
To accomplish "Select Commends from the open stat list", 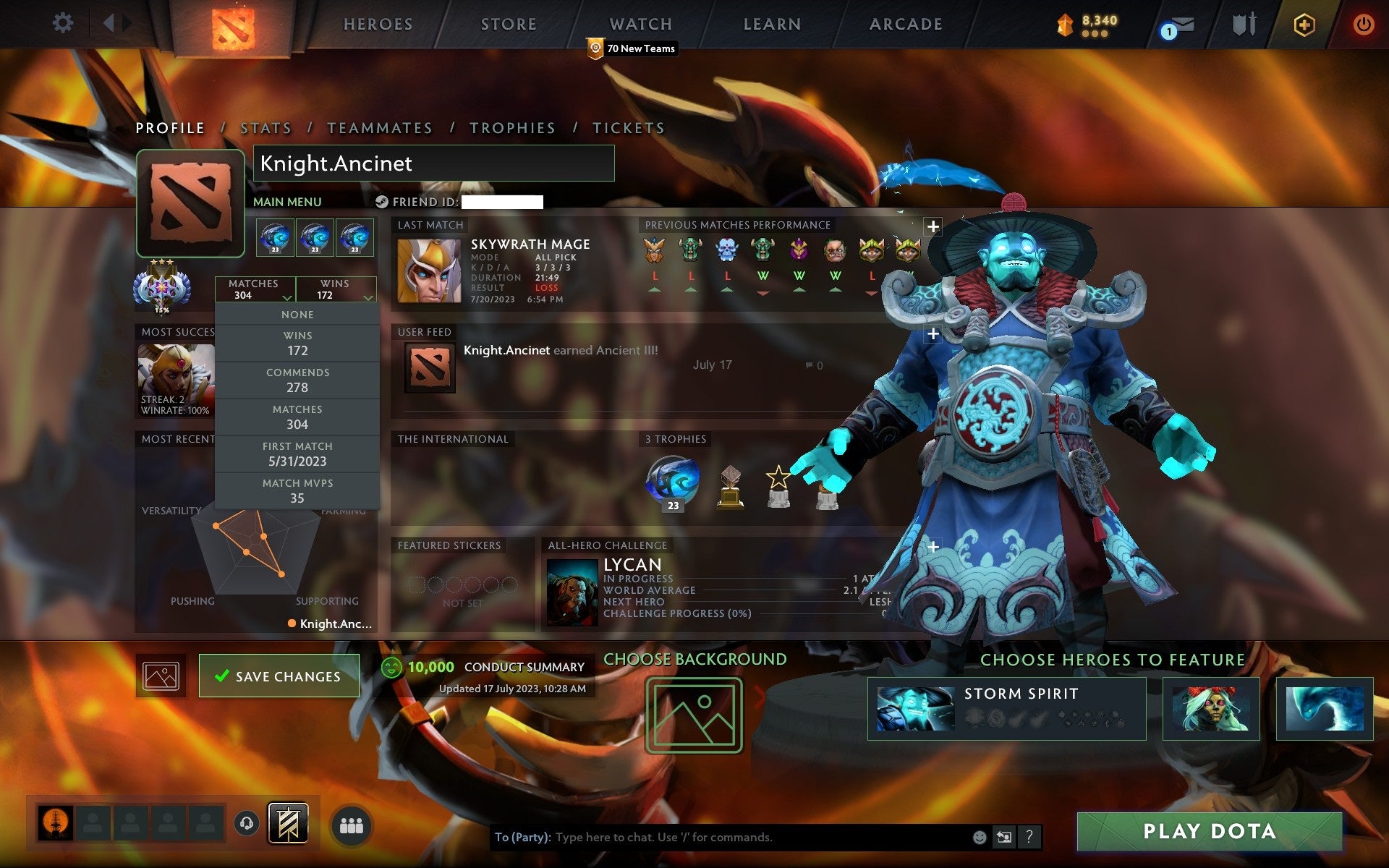I will pyautogui.click(x=298, y=379).
